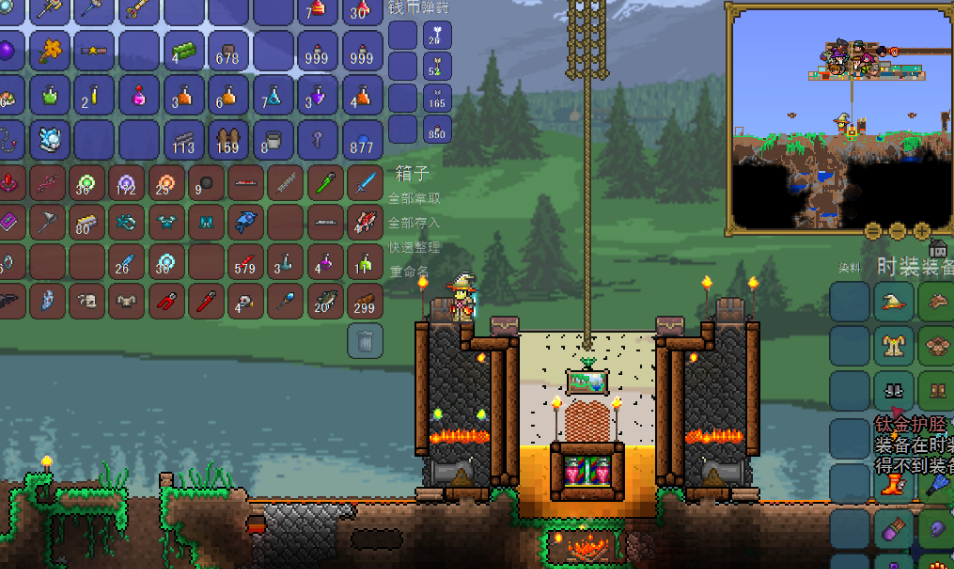Zoom in the minimap with plus button
Image resolution: width=954 pixels, height=569 pixels.
click(x=921, y=231)
